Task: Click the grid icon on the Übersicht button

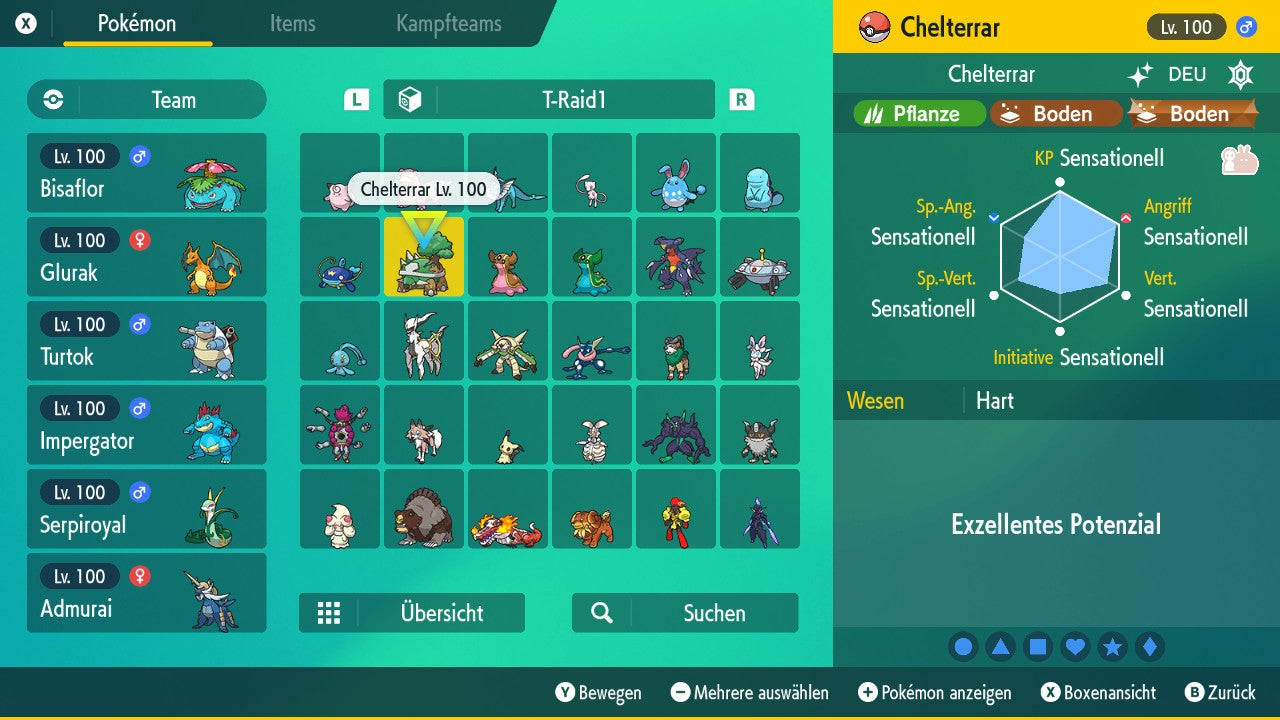Action: (330, 613)
